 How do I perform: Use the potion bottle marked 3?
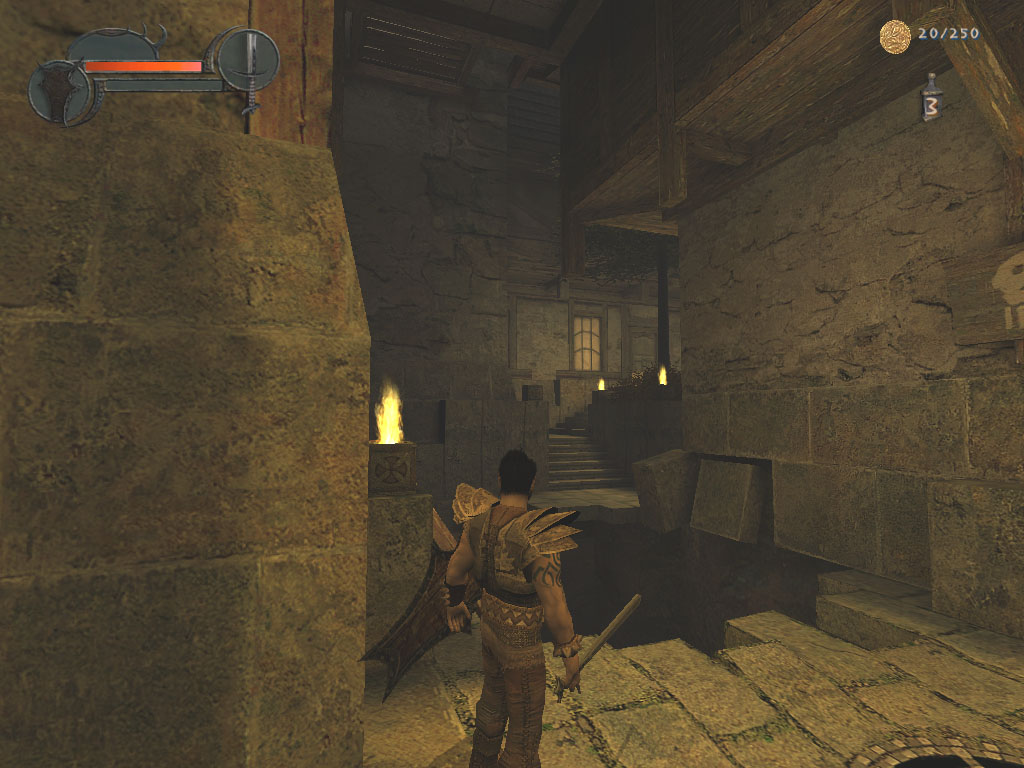pos(932,100)
